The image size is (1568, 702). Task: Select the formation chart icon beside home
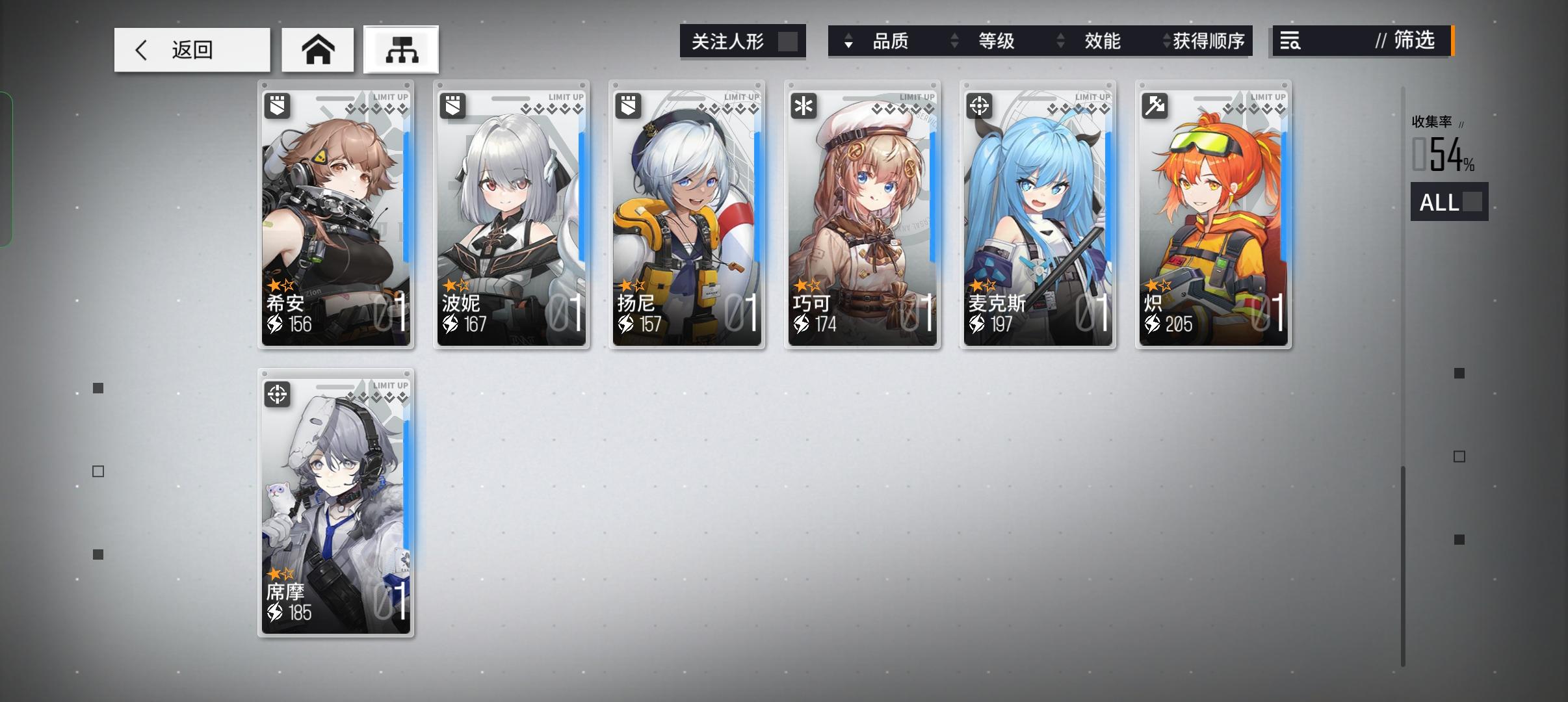(401, 48)
